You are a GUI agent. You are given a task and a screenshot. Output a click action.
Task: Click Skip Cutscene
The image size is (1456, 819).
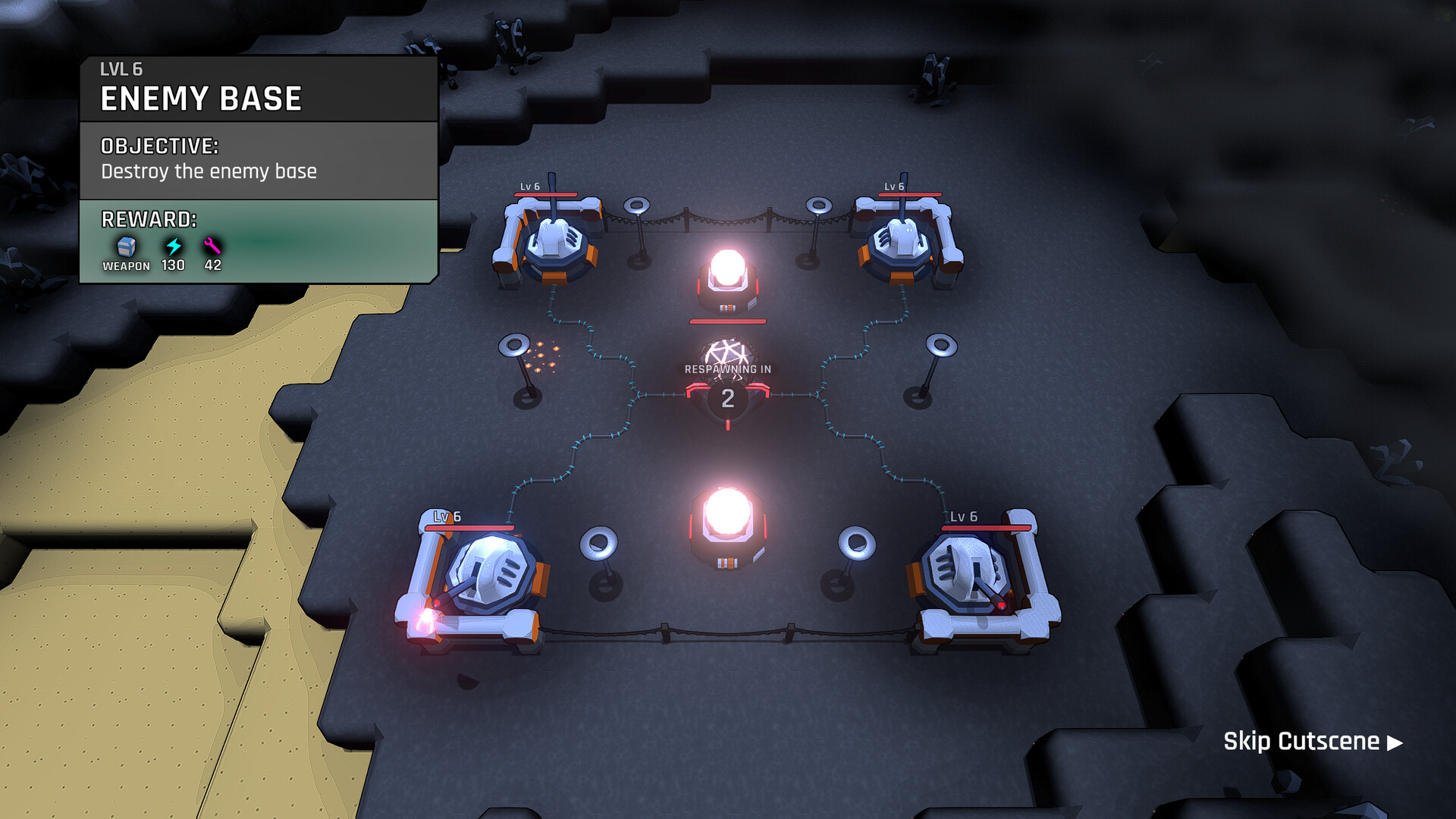pyautogui.click(x=1301, y=742)
